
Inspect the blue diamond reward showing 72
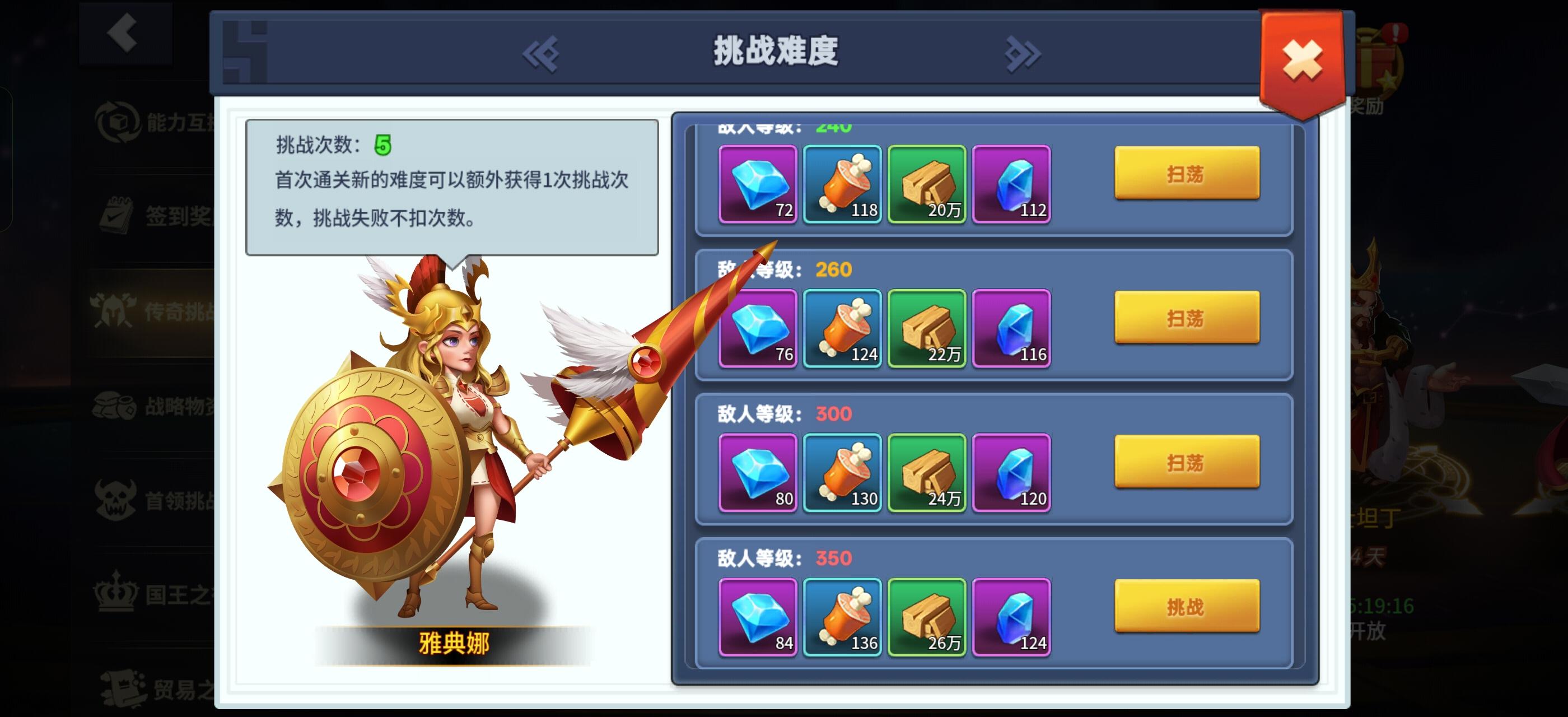pyautogui.click(x=758, y=185)
